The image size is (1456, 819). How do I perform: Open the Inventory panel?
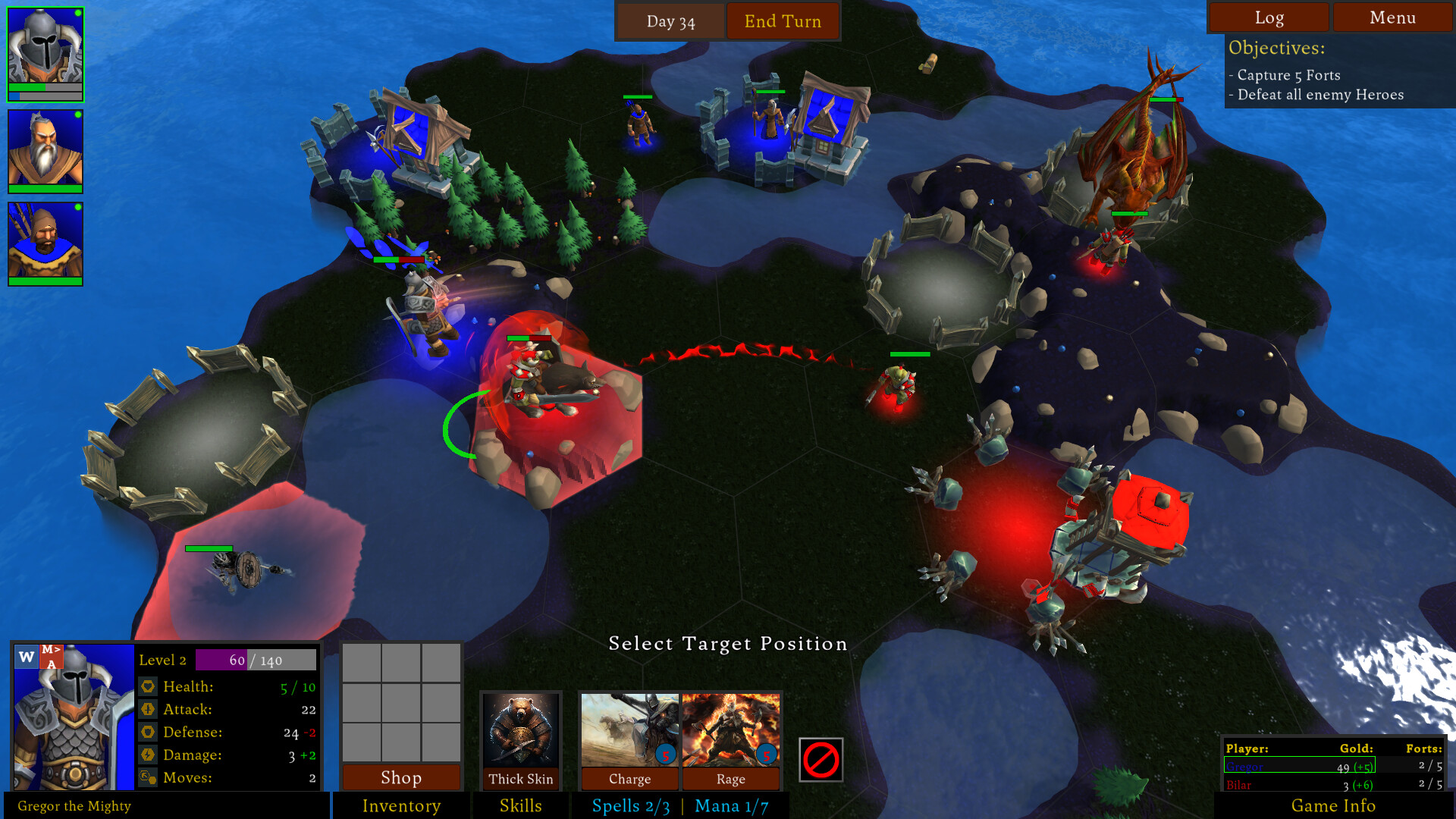401,806
